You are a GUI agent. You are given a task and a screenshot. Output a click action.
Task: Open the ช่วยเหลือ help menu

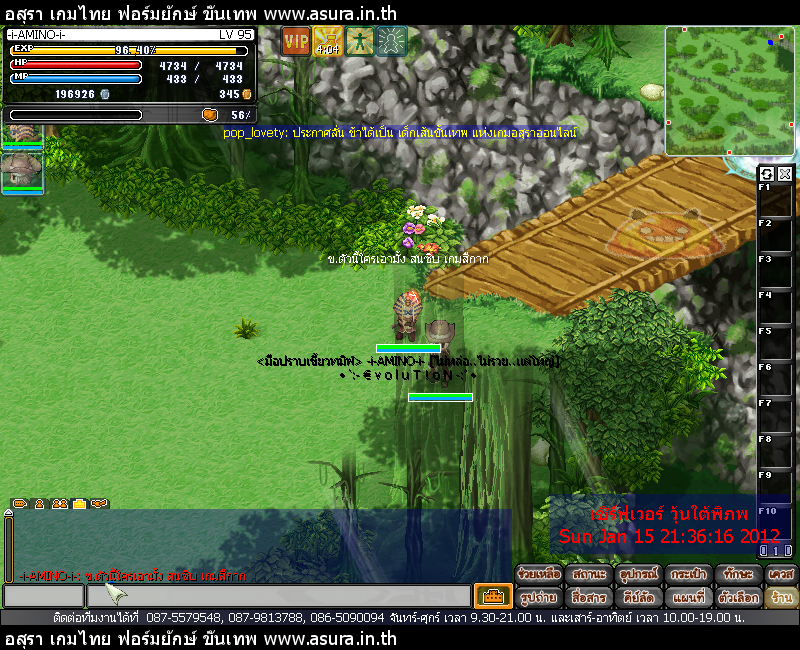pos(539,575)
